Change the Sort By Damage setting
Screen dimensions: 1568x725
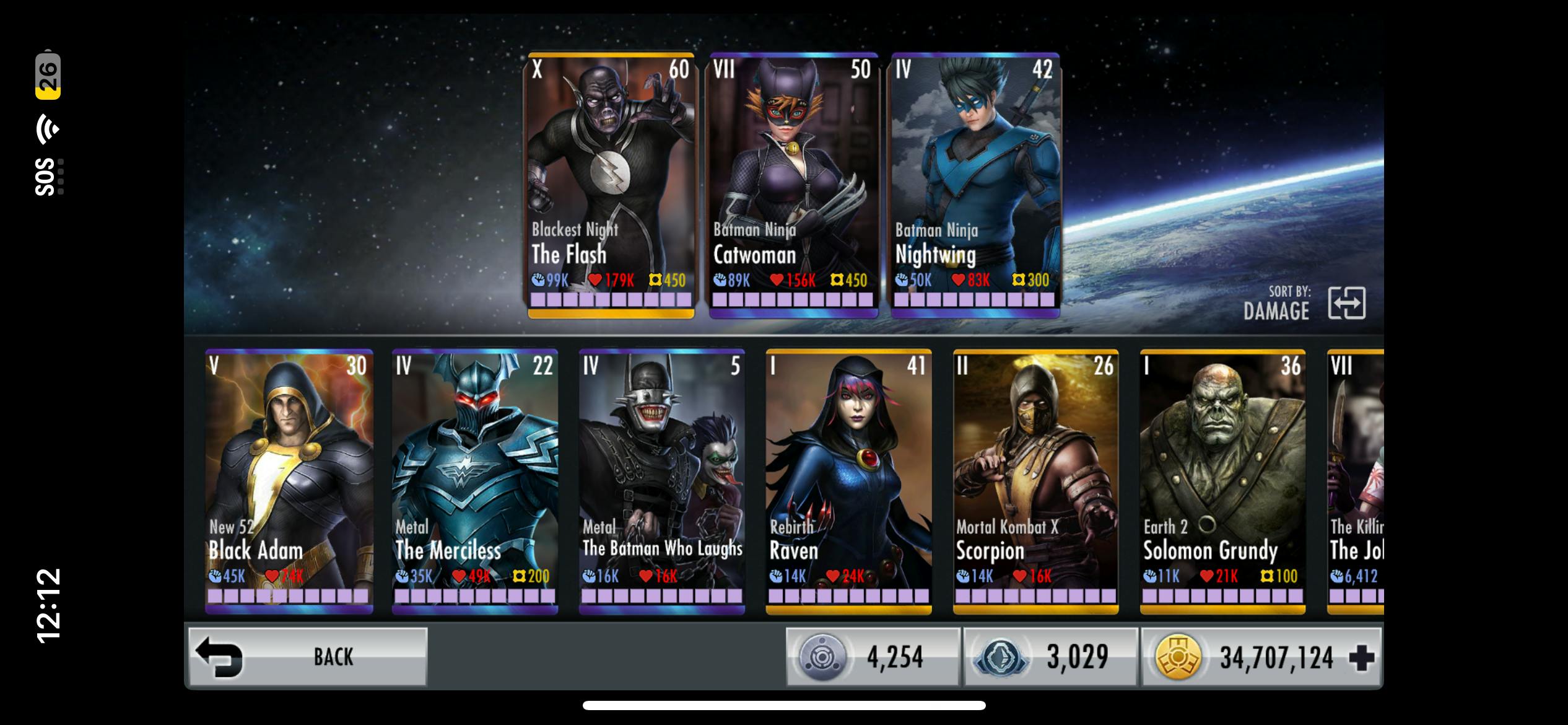coord(1347,304)
